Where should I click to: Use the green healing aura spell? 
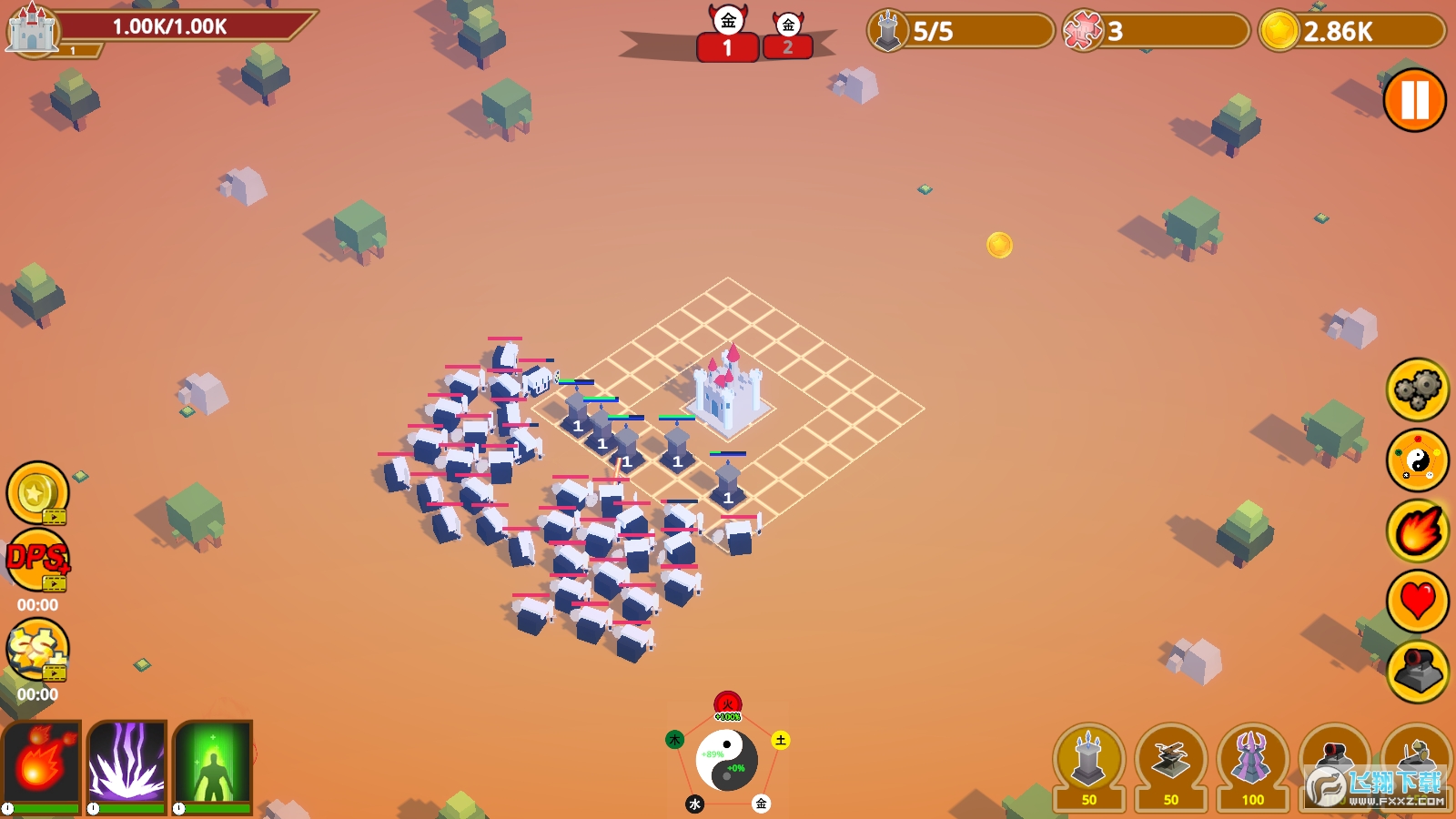[212, 764]
